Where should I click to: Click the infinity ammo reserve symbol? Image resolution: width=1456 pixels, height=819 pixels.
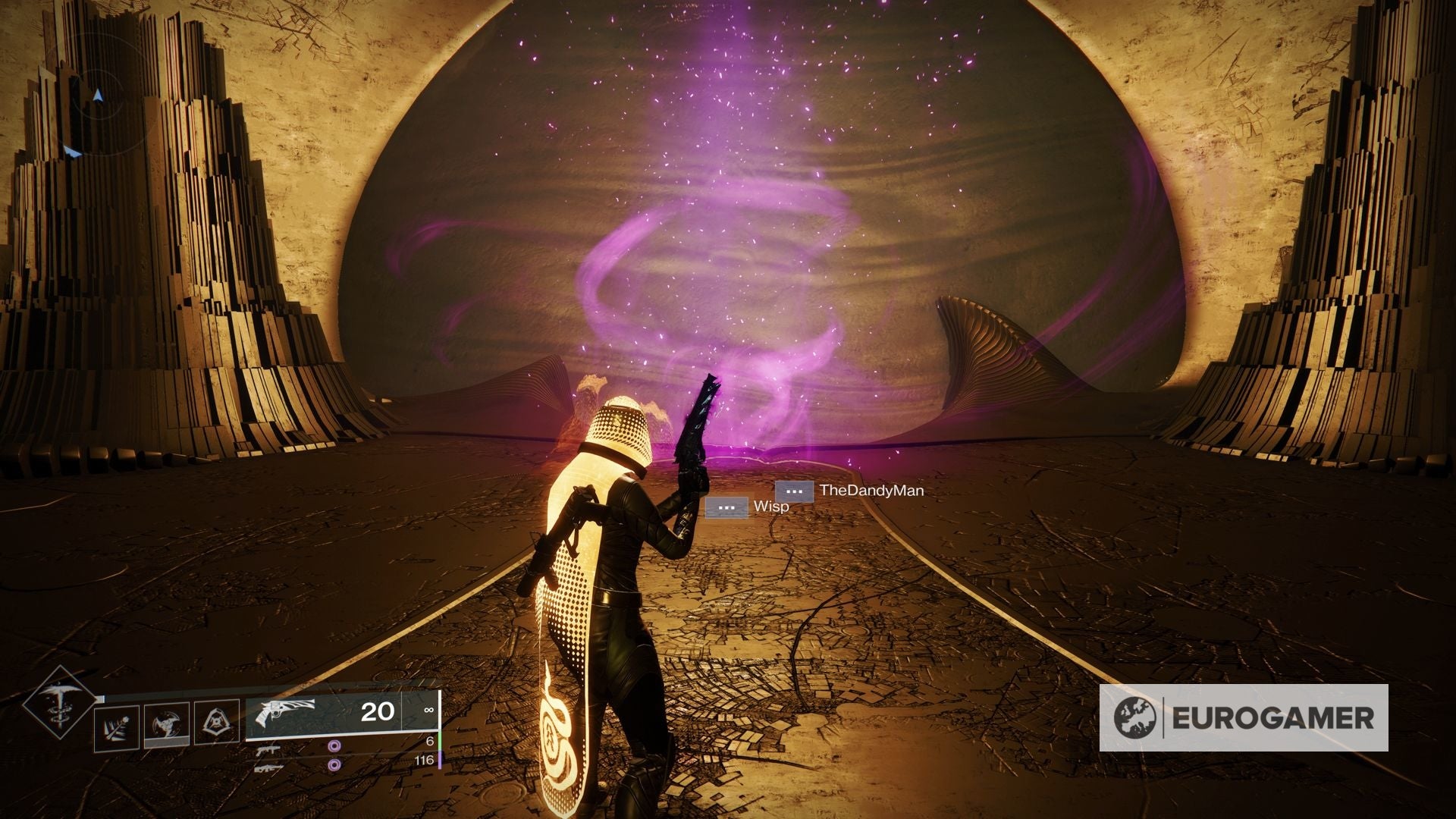pyautogui.click(x=428, y=710)
